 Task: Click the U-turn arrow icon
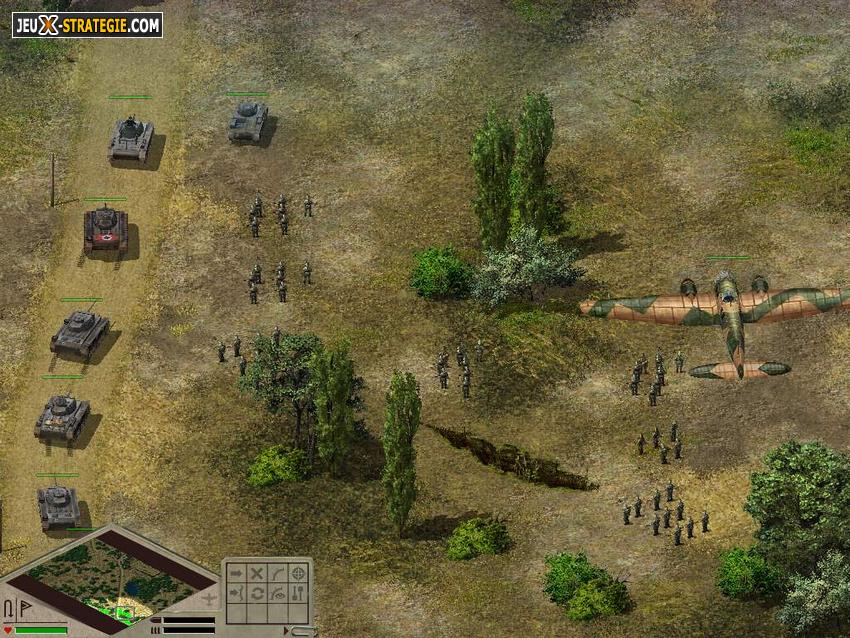click(x=9, y=607)
